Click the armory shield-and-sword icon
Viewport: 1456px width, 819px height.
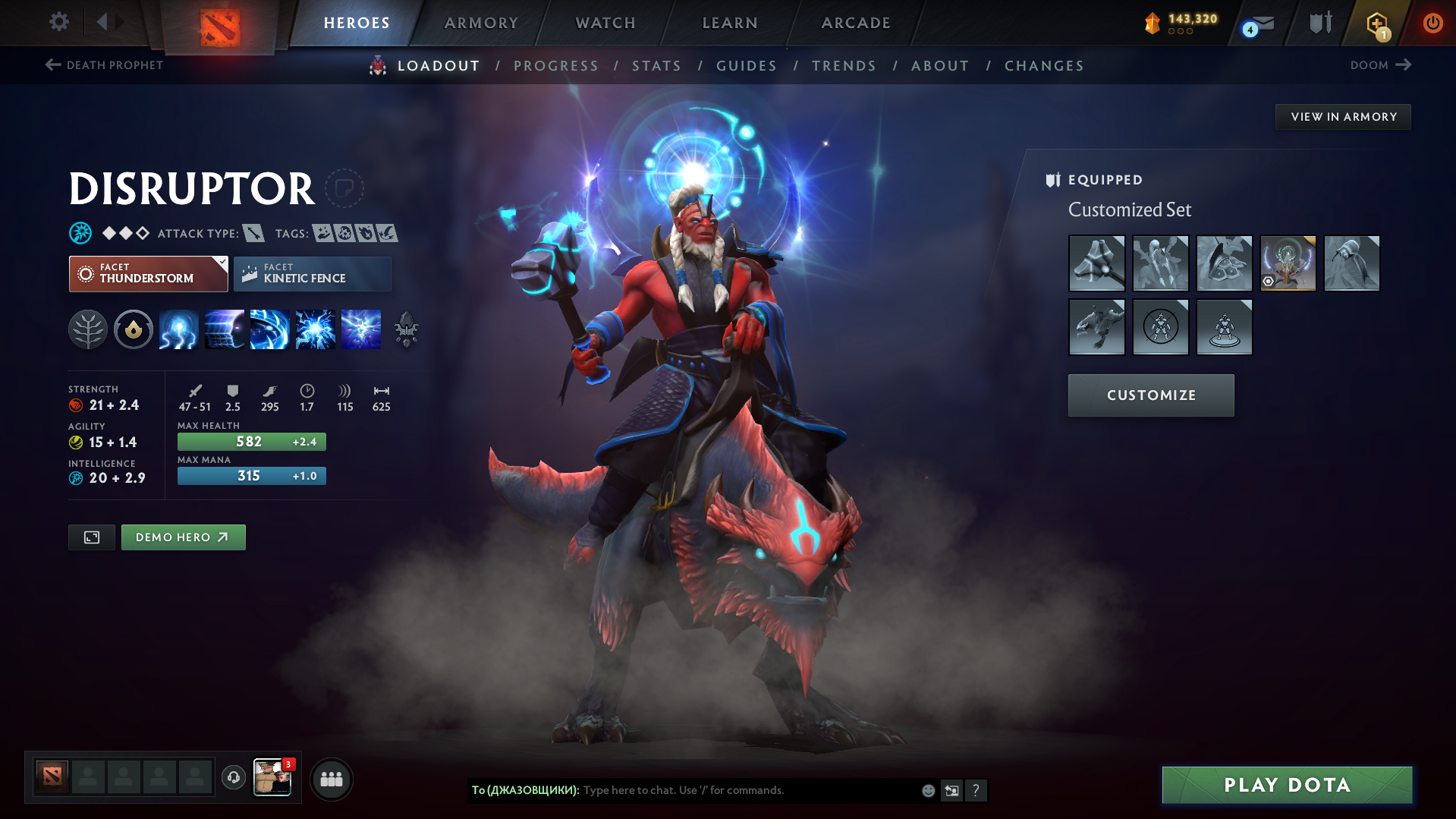click(1319, 23)
